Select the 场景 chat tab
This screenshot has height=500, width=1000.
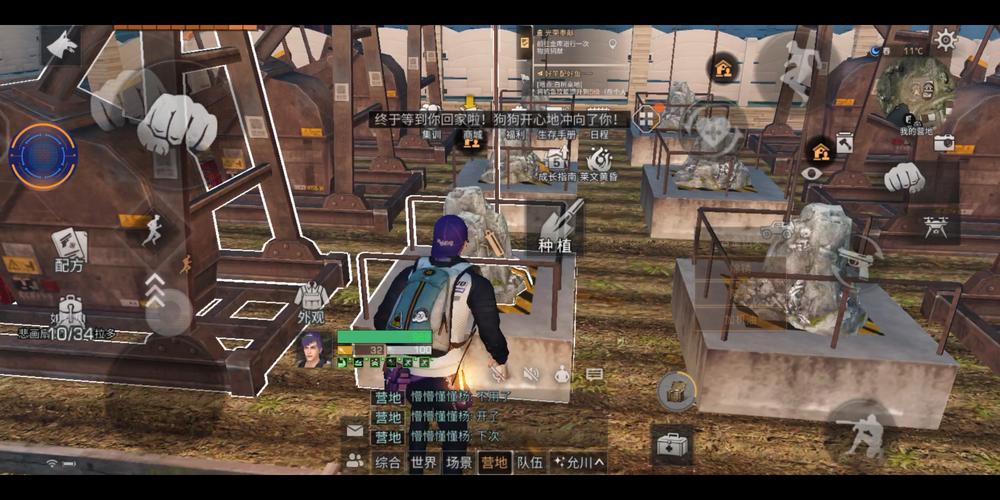pos(459,463)
